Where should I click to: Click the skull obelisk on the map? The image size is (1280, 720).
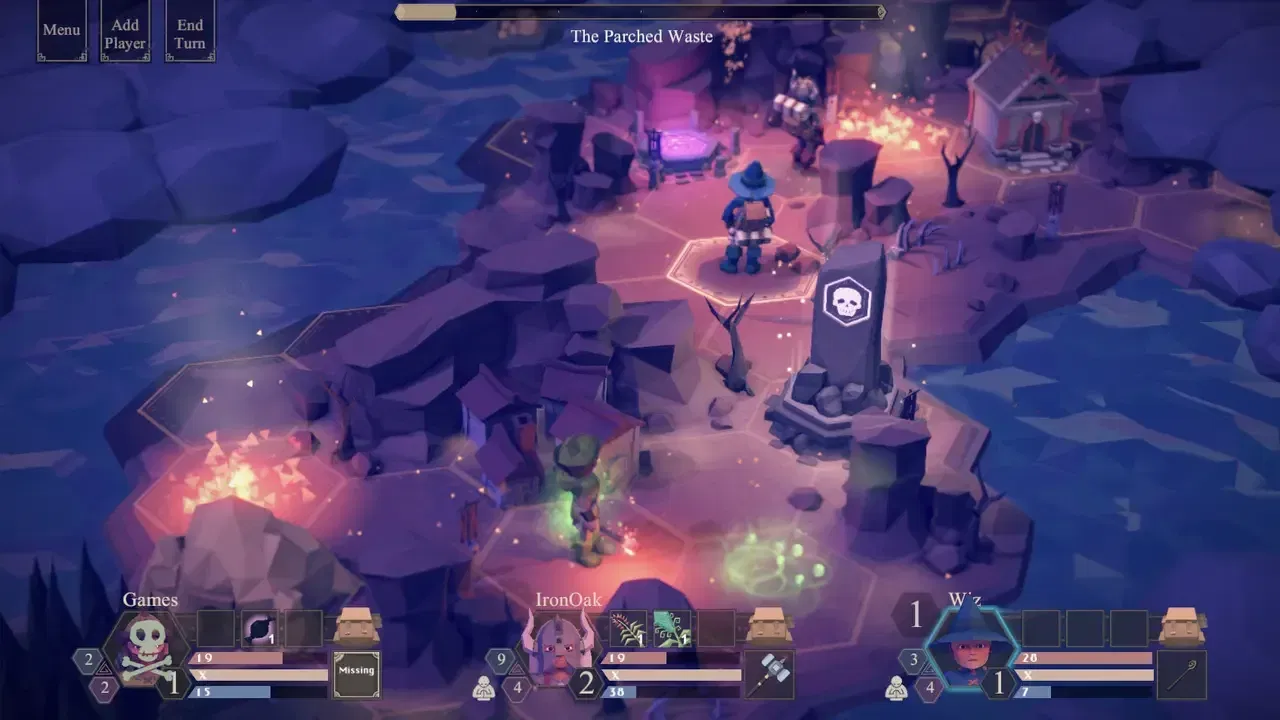click(847, 300)
